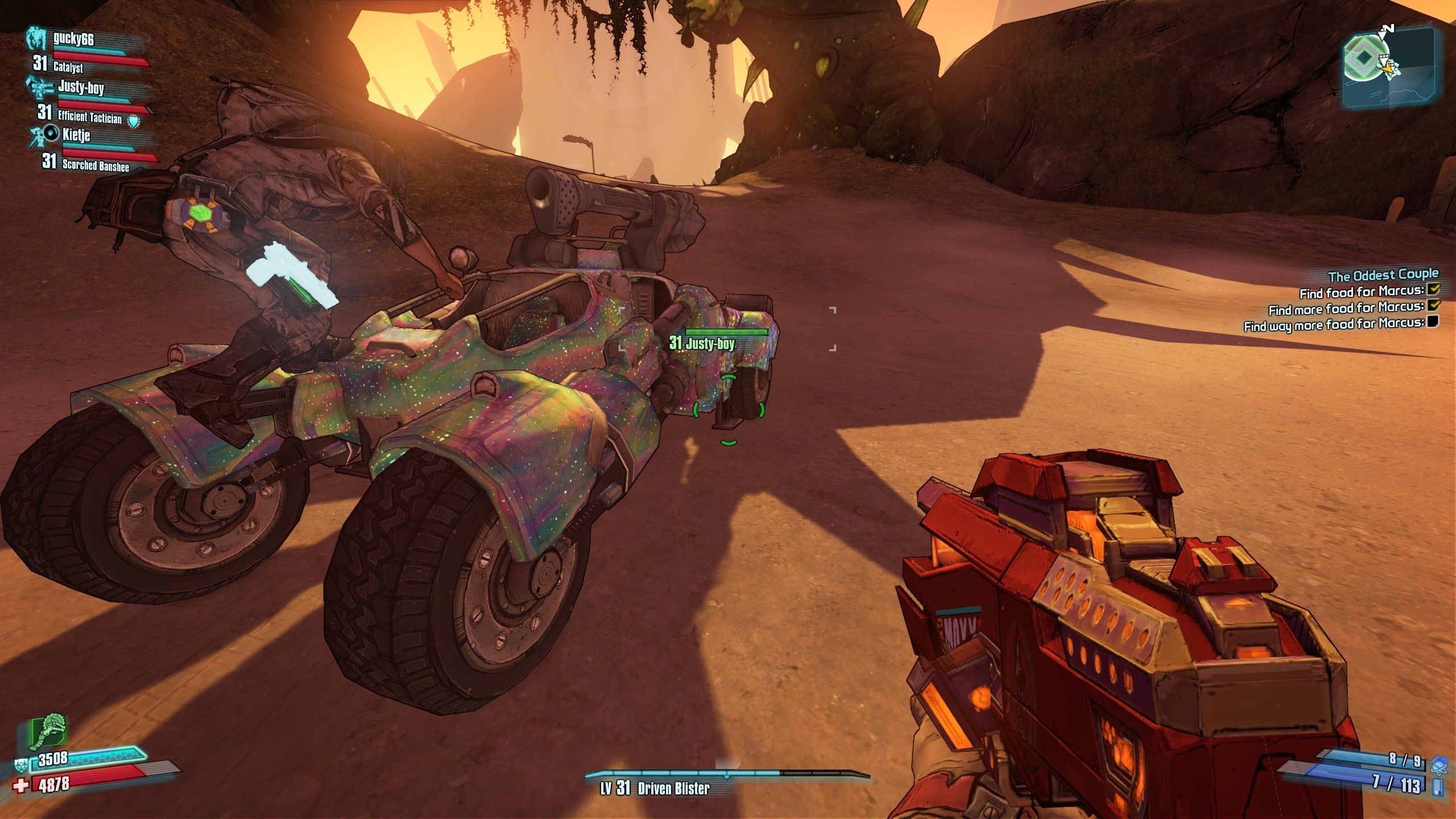Image resolution: width=1456 pixels, height=819 pixels.
Task: Select Kietje in the party list
Action: 76,135
